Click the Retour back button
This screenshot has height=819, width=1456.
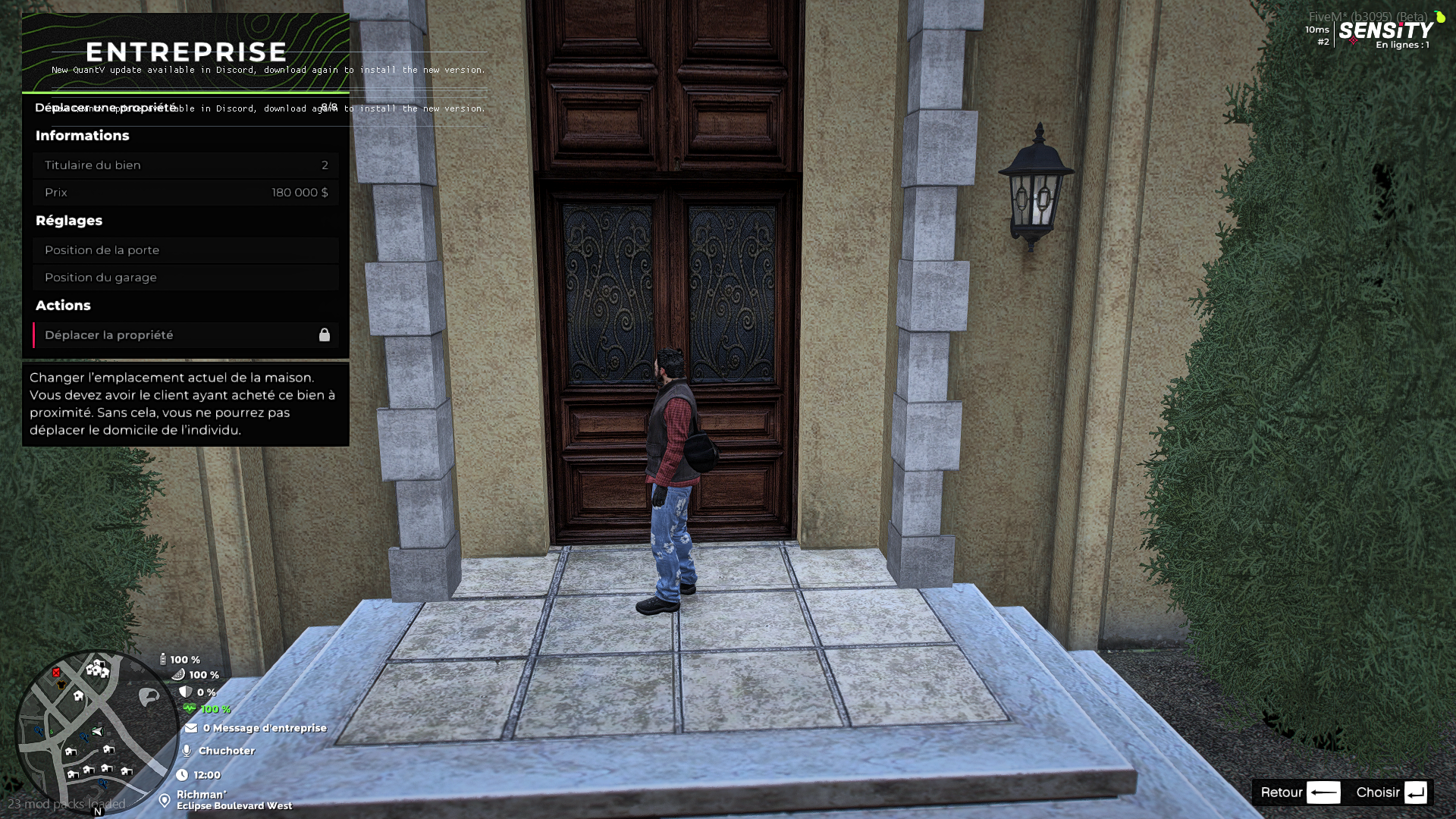[1300, 792]
